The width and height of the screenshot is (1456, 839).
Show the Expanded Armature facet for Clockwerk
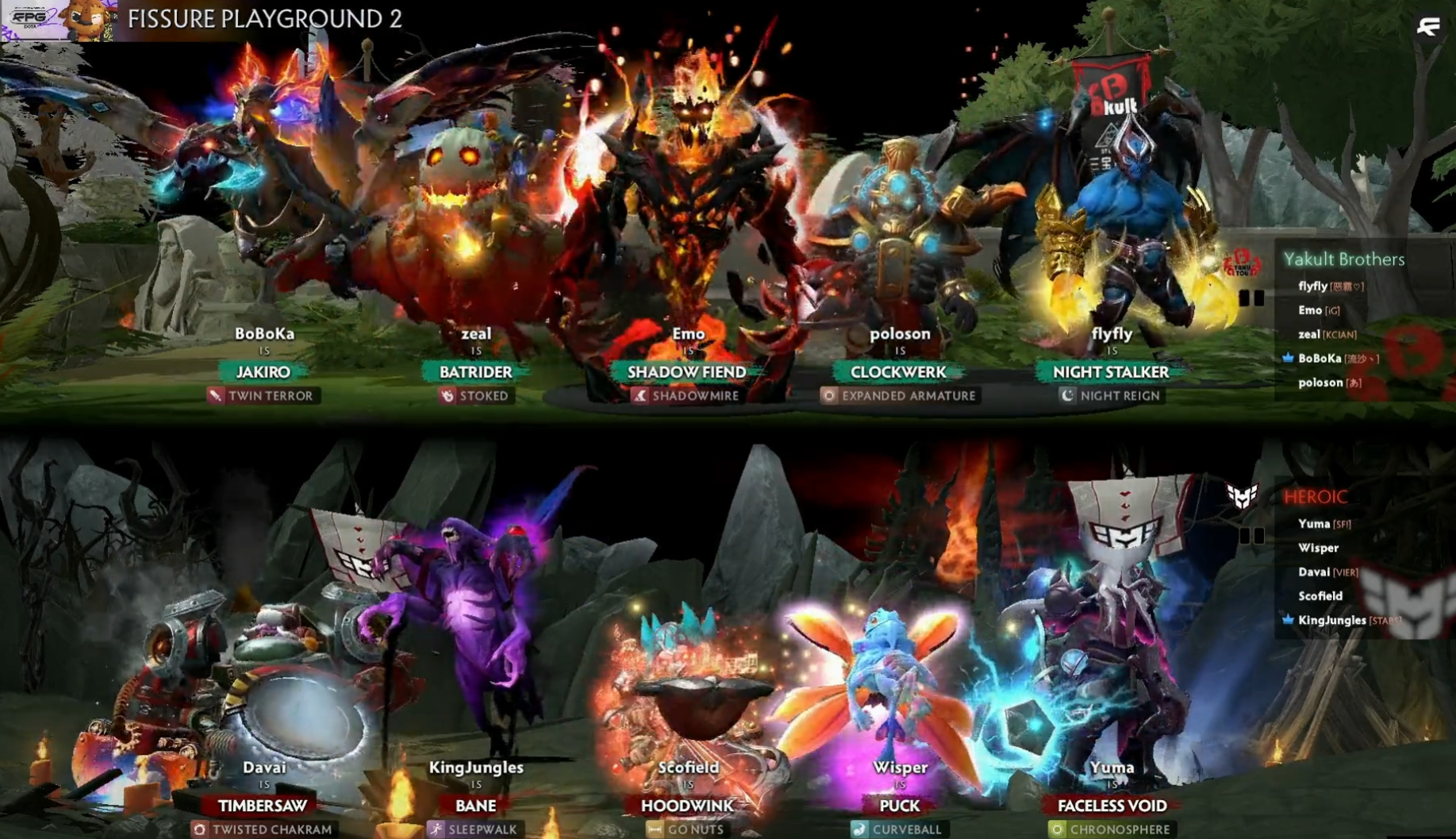pyautogui.click(x=900, y=395)
